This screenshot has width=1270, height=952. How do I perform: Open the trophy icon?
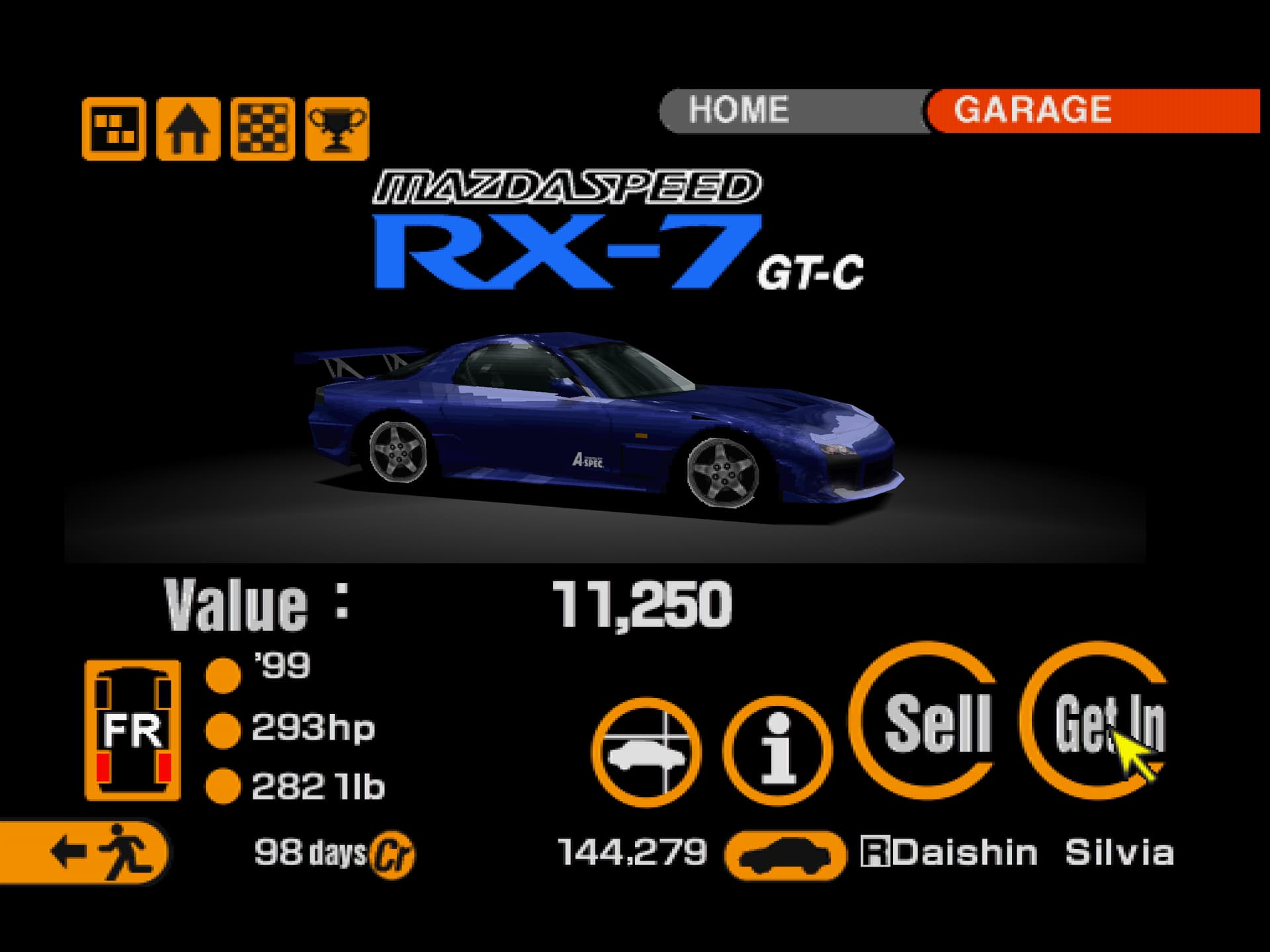[337, 128]
